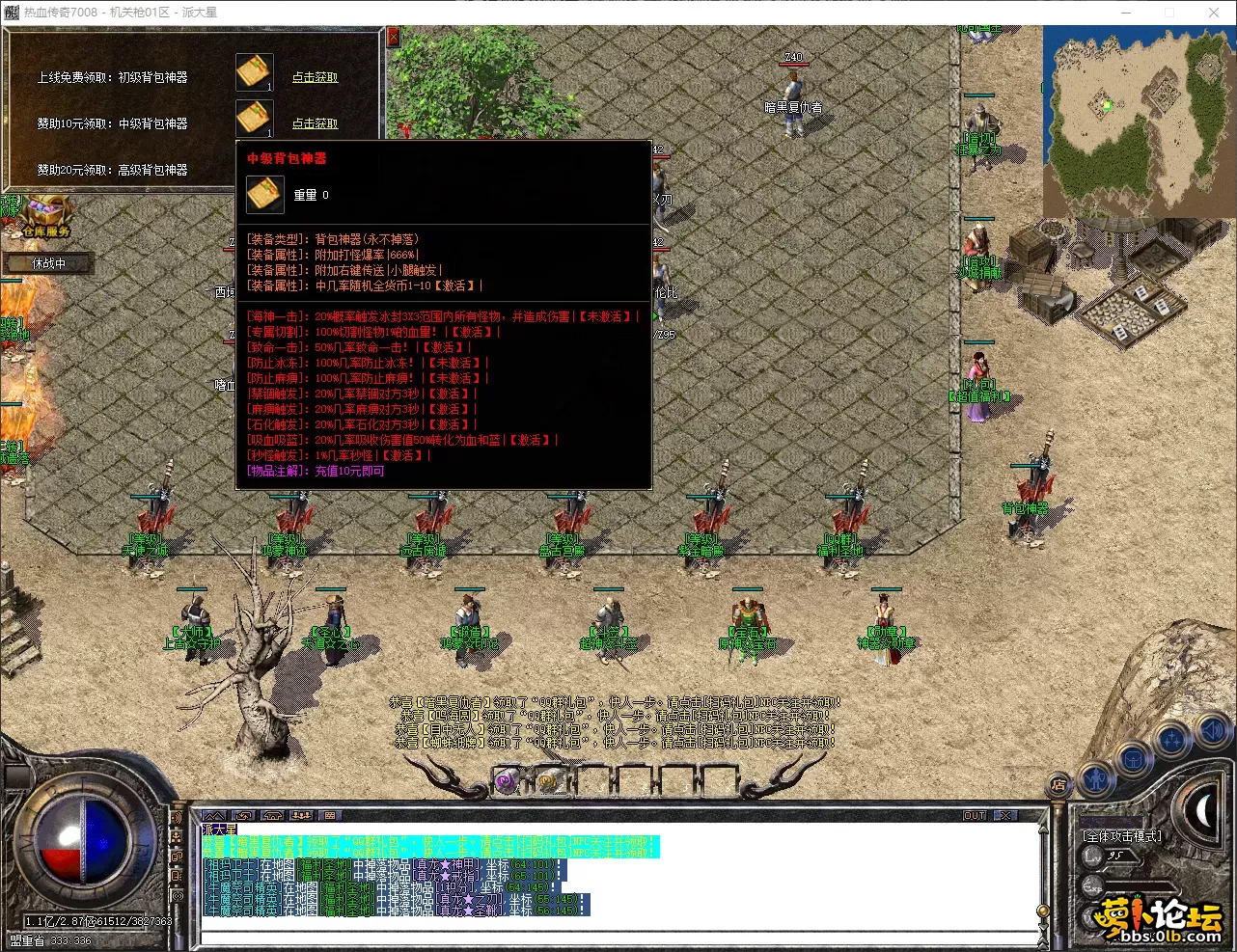Open the 仓库服务 treasure chest icon

click(x=47, y=216)
